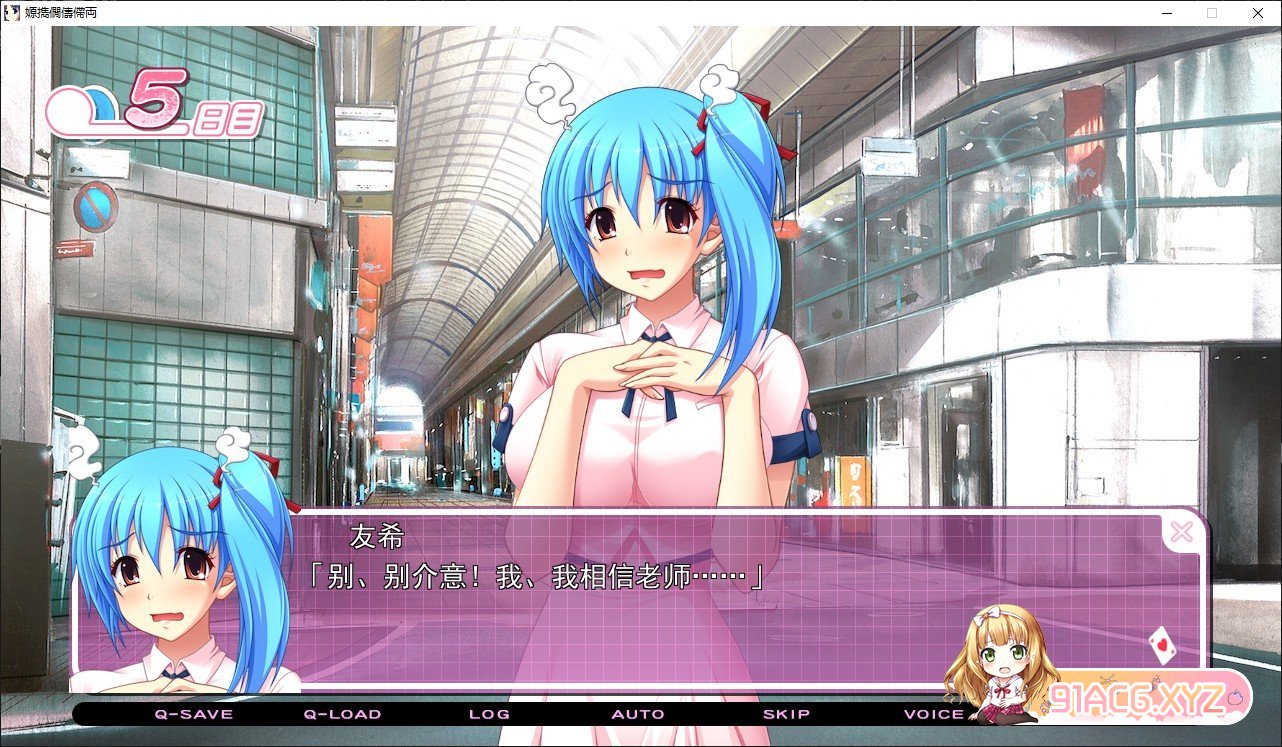Minimize the game window
1282x747 pixels.
click(x=1167, y=13)
